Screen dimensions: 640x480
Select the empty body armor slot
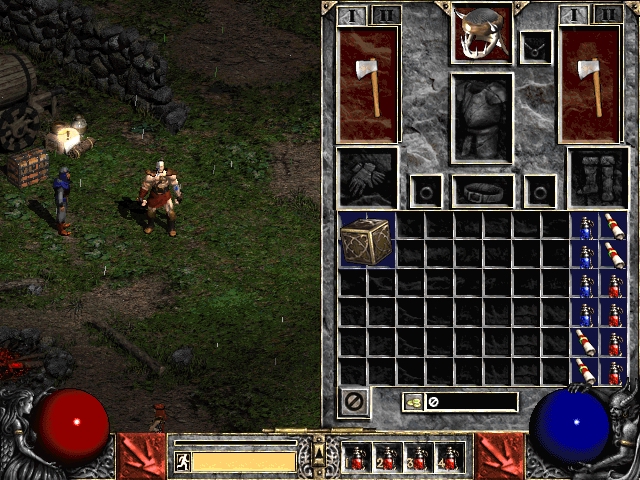pos(482,116)
